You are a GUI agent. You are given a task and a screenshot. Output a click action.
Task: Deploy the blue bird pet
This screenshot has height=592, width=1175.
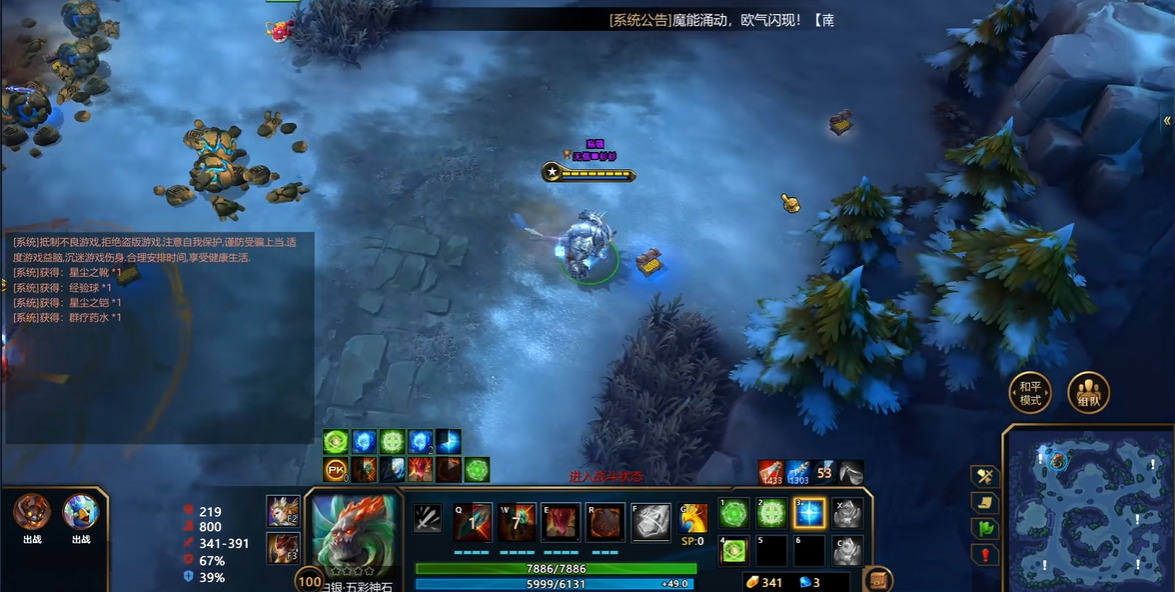(x=81, y=512)
